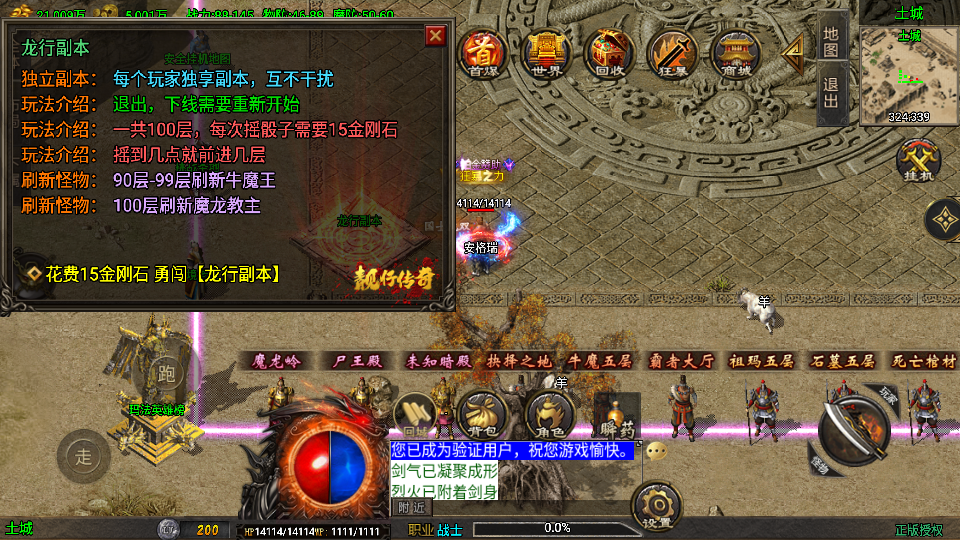This screenshot has height=540, width=960.
Task: Open the 背包 bag
Action: coord(483,414)
